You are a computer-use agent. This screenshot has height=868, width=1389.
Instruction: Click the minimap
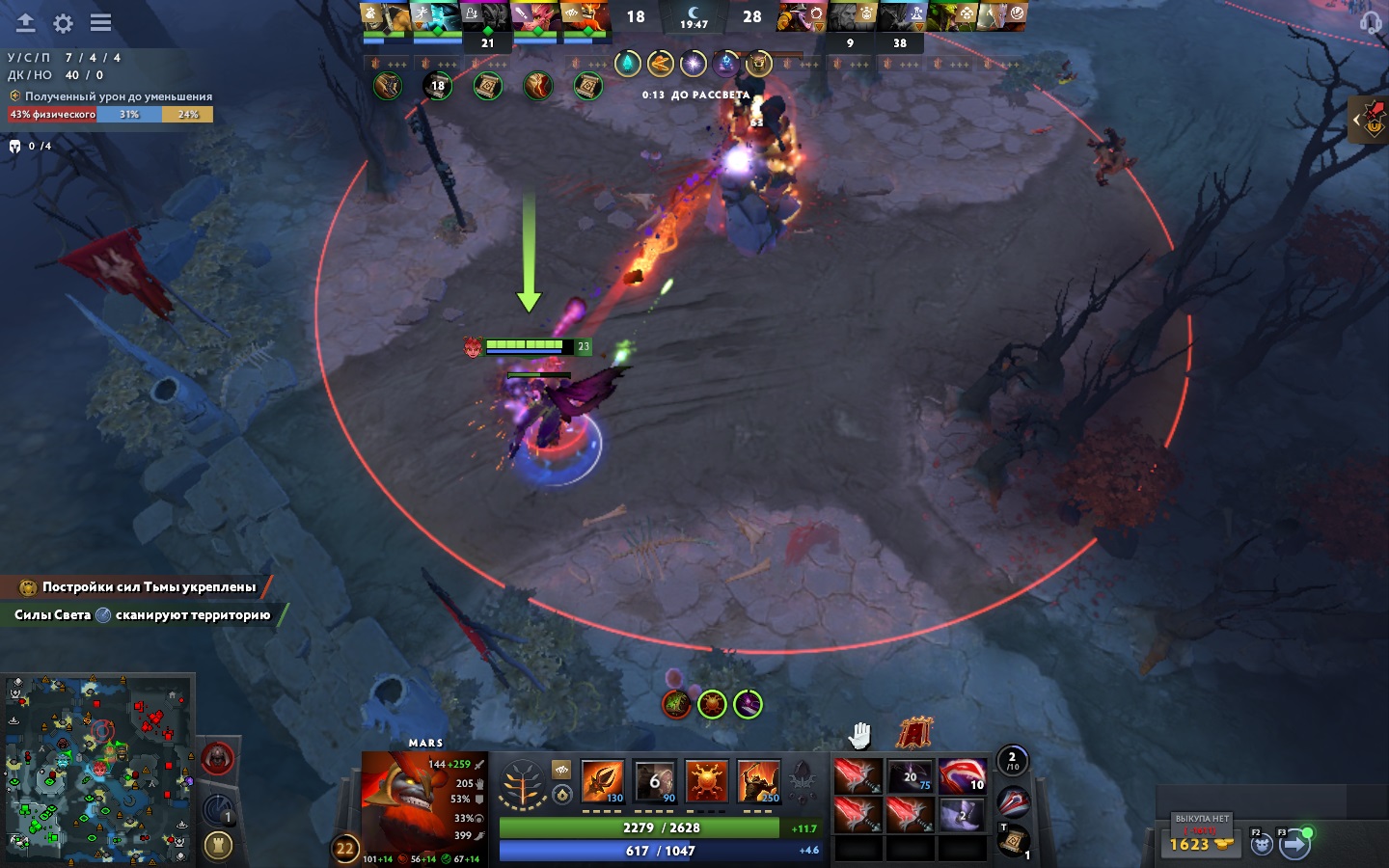coord(96,769)
